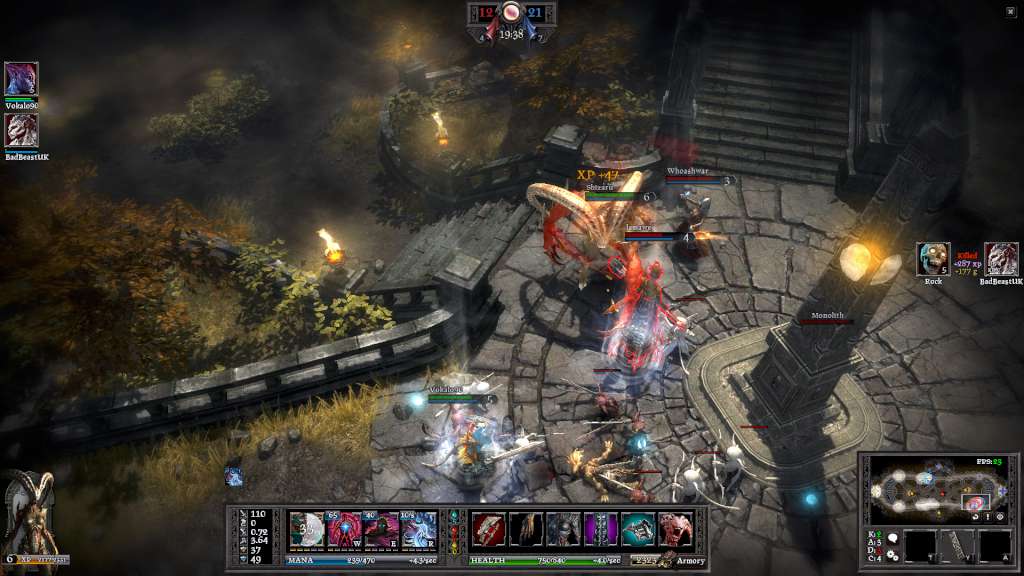1024x576 pixels.
Task: Click the circular target button under minimap
Action: (x=1000, y=517)
